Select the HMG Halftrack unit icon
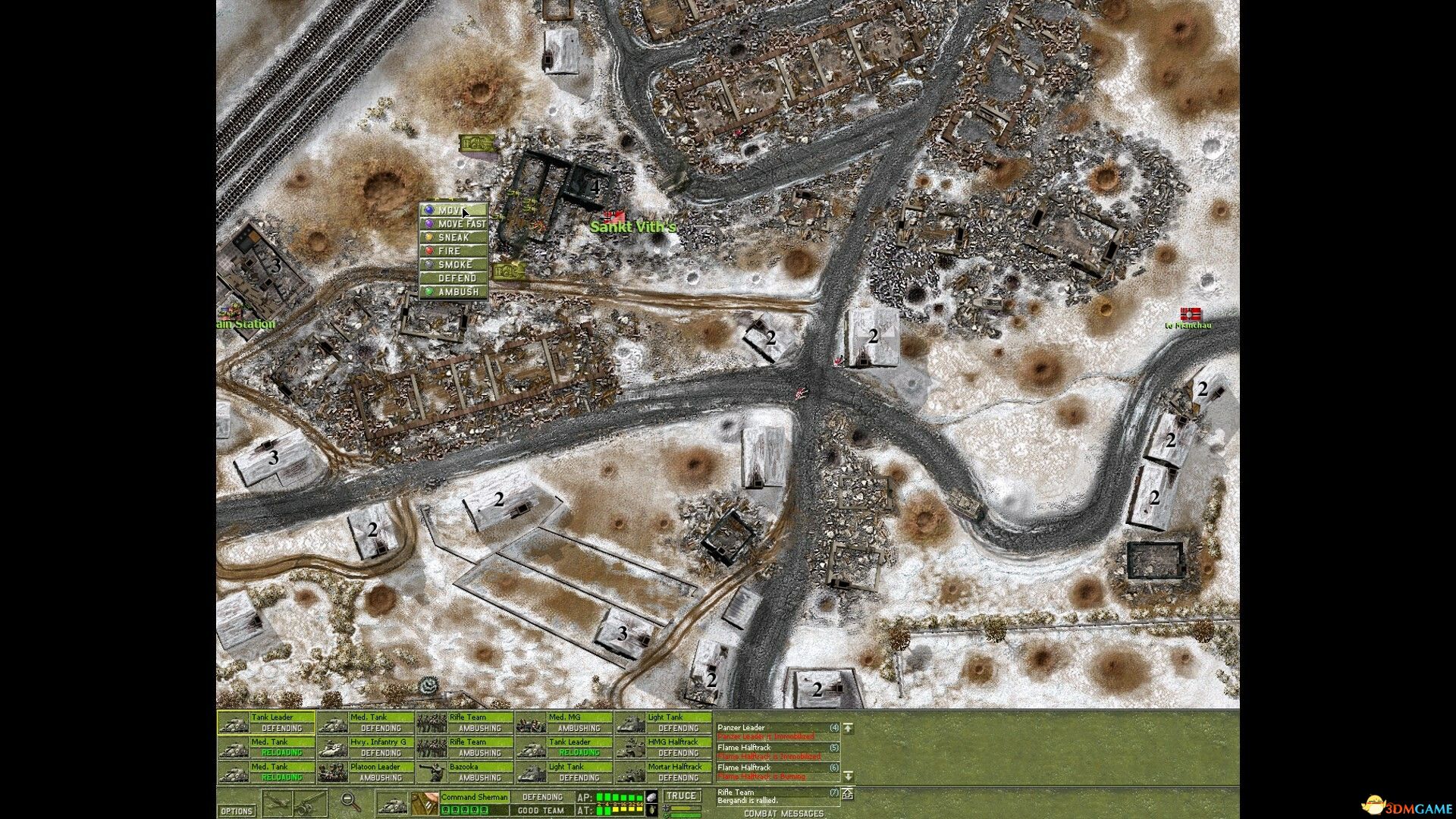1456x819 pixels. tap(631, 748)
